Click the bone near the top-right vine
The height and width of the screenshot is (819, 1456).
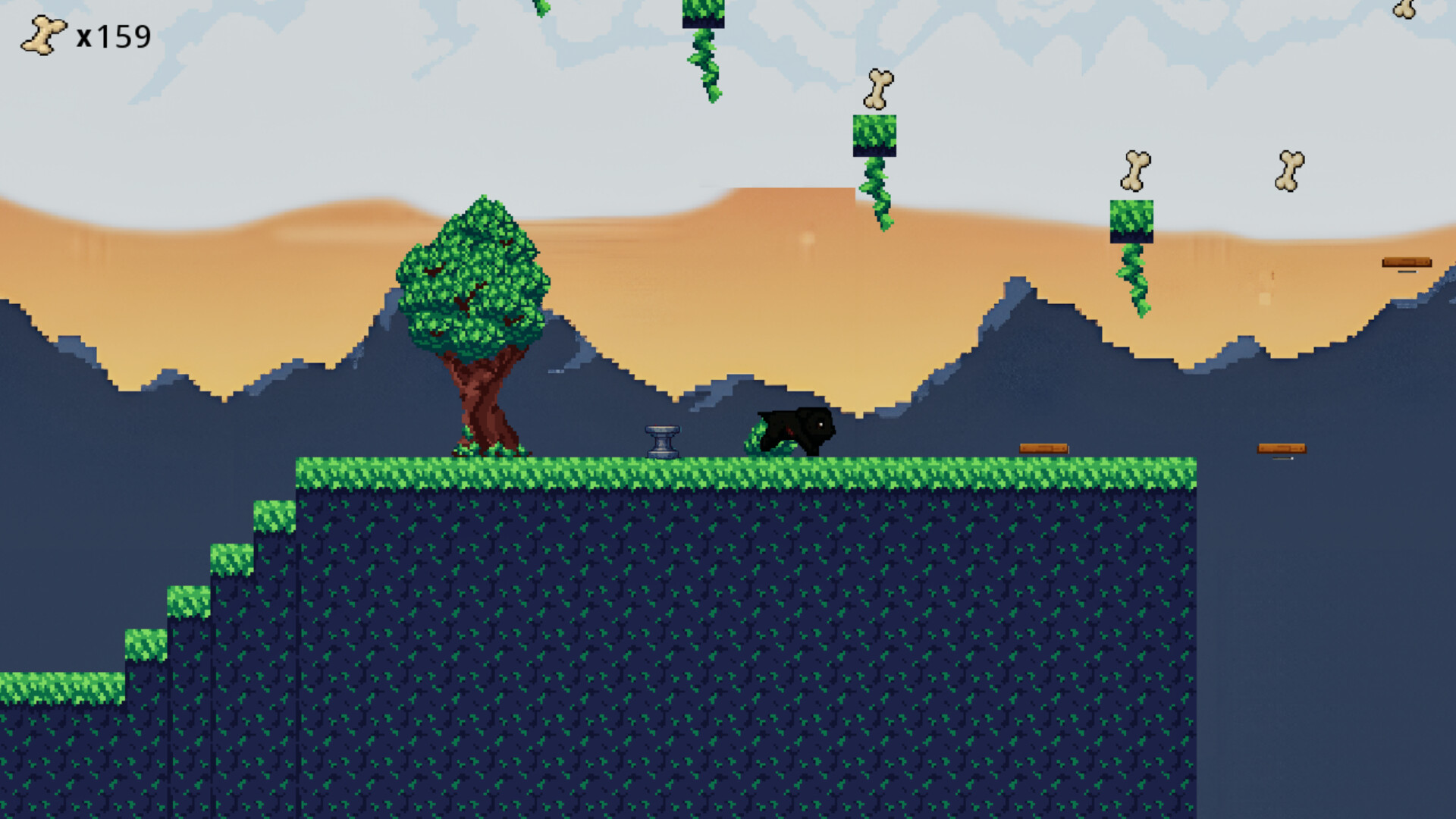click(x=1135, y=168)
